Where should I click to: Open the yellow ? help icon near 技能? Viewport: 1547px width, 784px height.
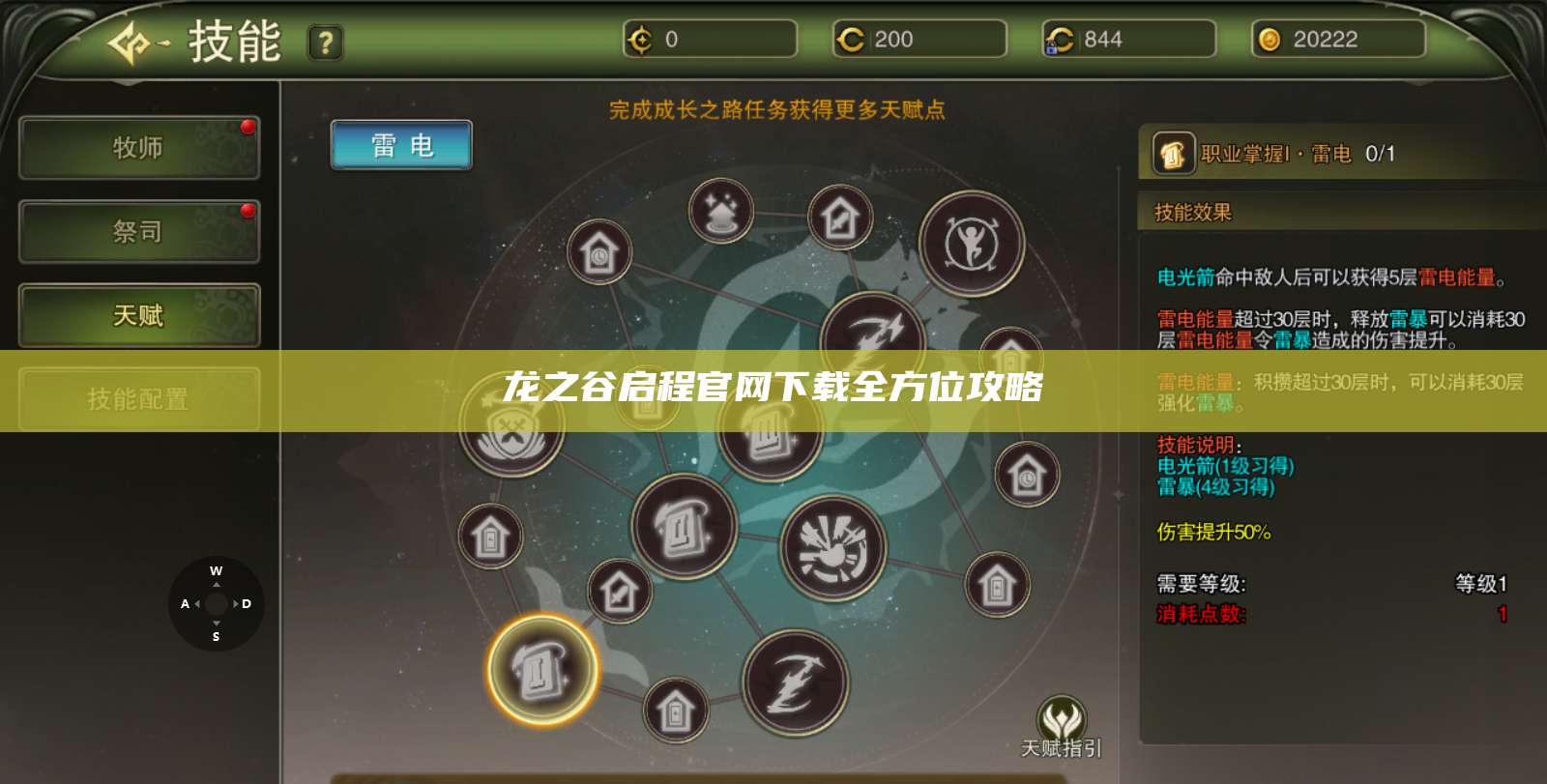click(x=326, y=41)
